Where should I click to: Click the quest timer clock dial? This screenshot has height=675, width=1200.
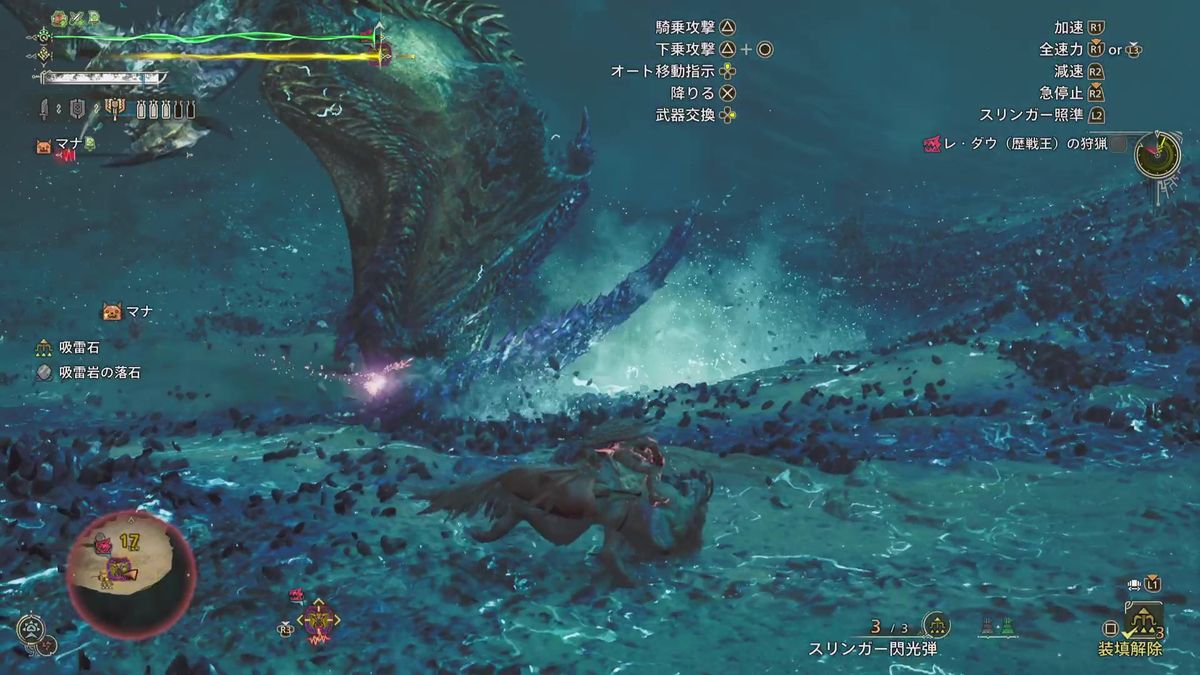1162,152
